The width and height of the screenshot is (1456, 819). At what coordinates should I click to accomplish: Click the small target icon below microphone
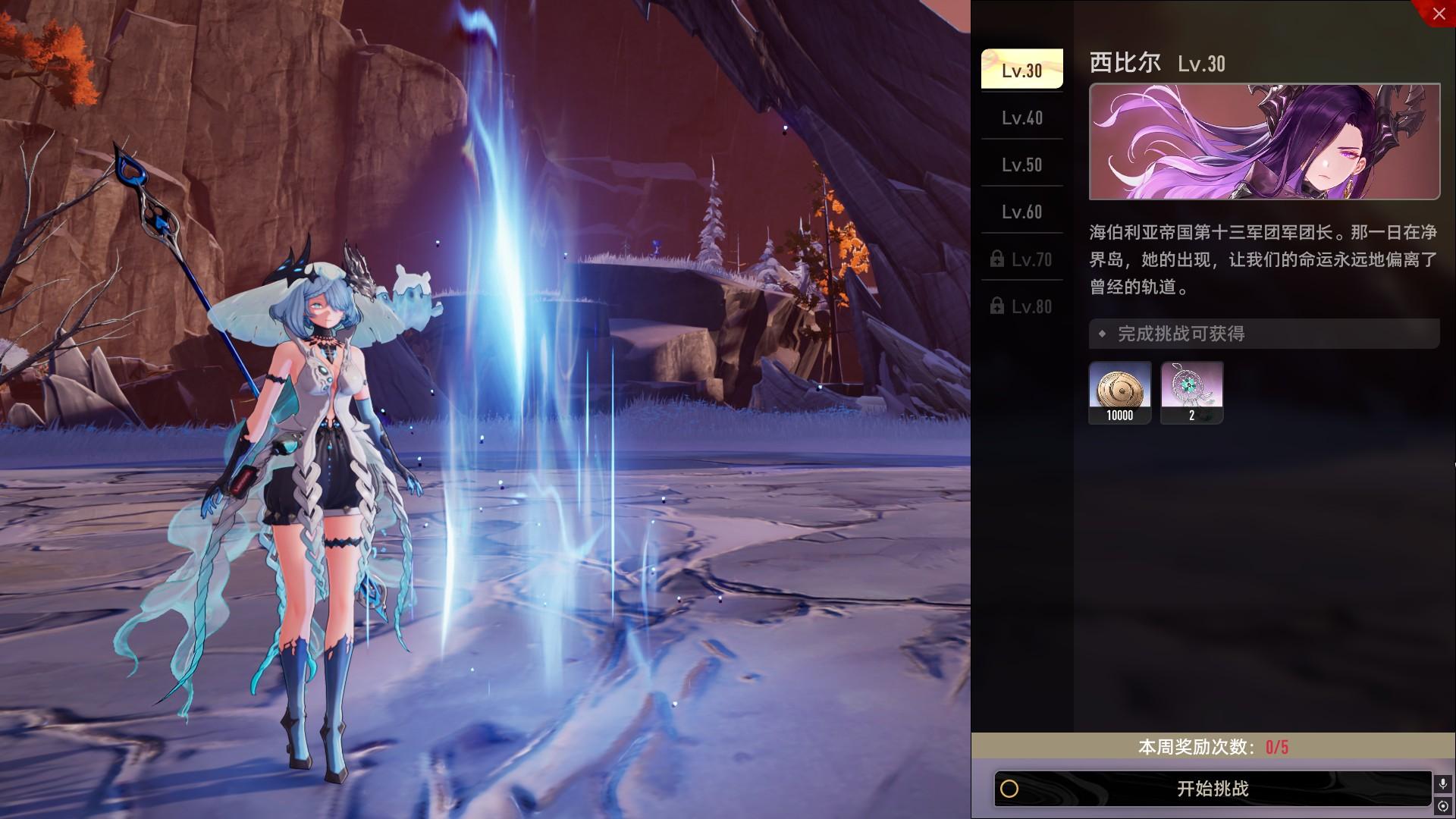point(1443,806)
